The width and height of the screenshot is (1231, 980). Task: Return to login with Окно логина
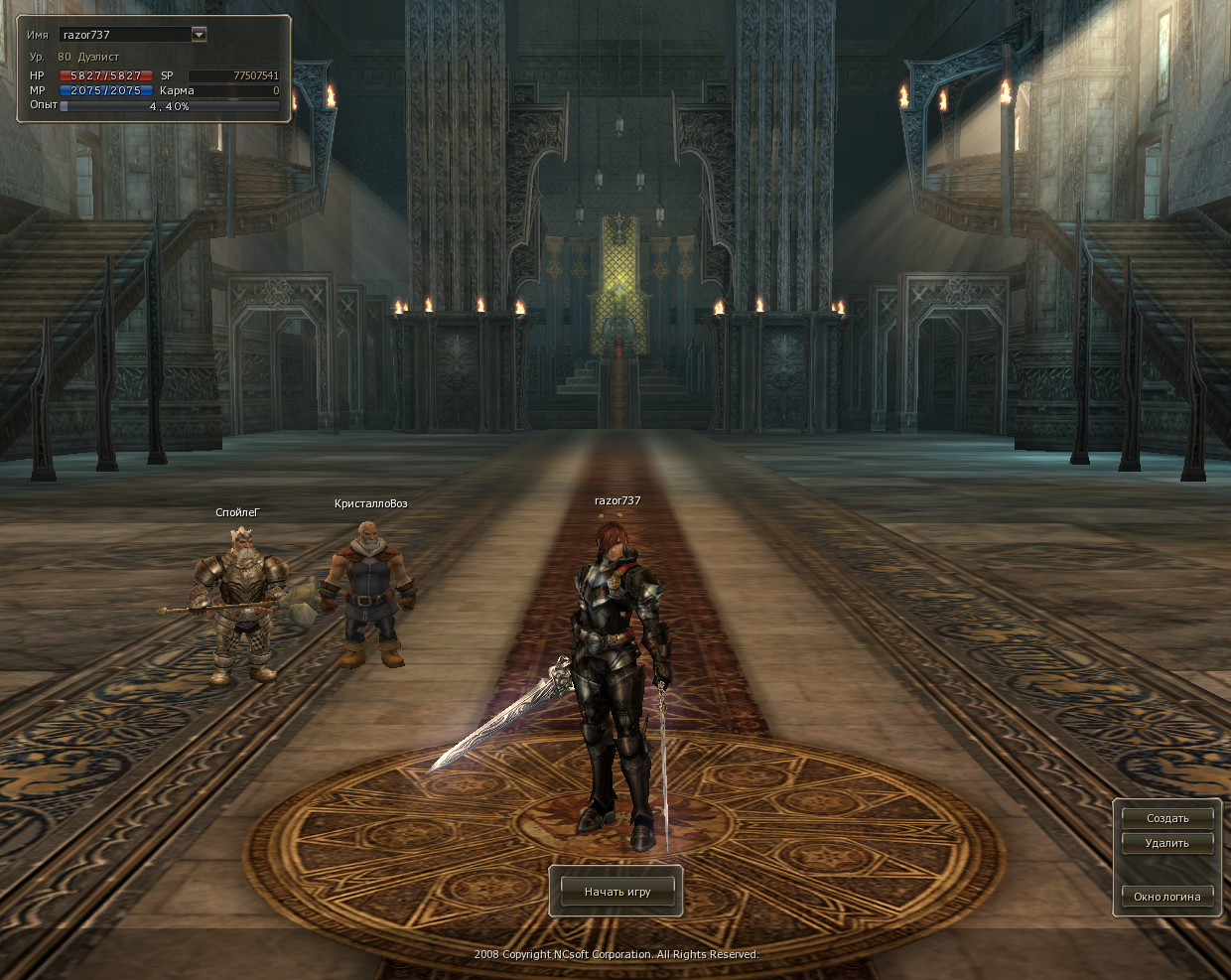coord(1167,897)
